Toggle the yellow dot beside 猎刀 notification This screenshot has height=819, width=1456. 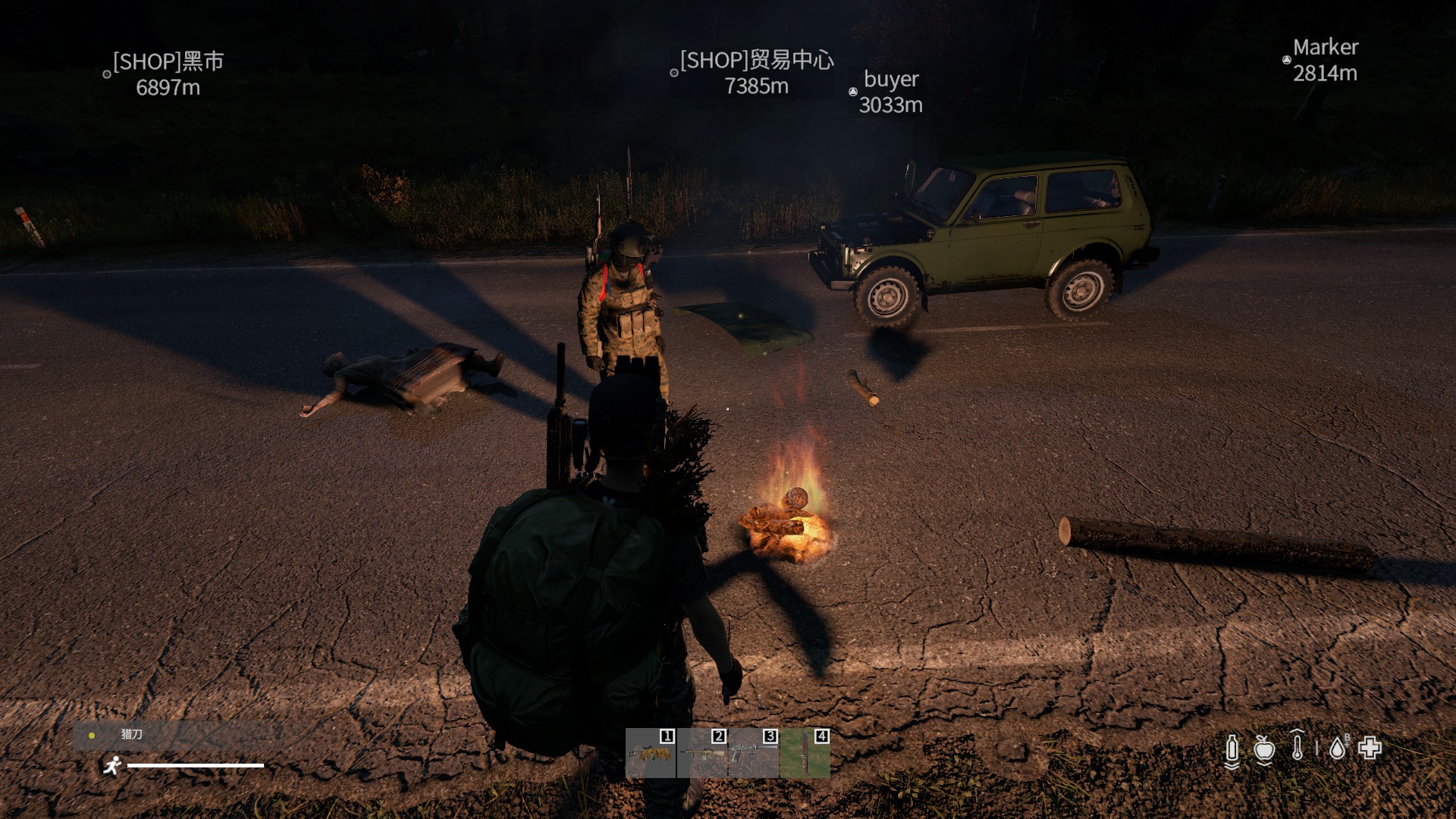93,734
